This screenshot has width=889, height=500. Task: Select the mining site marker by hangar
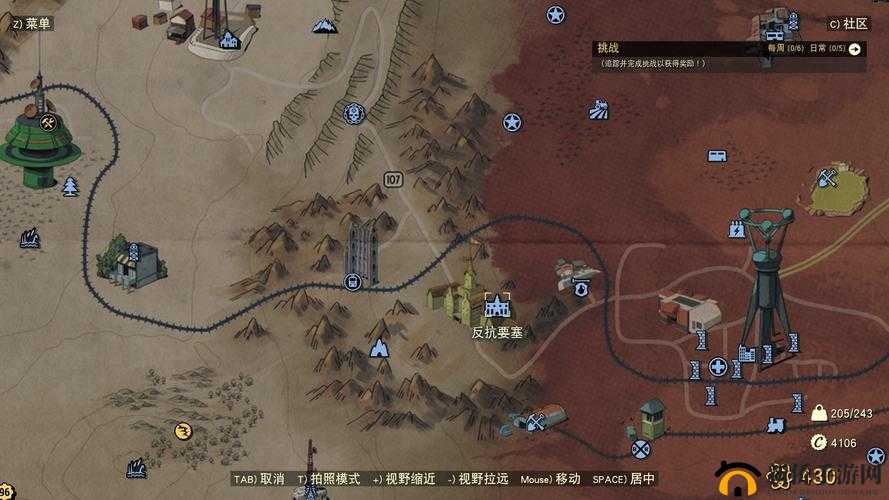(x=536, y=423)
